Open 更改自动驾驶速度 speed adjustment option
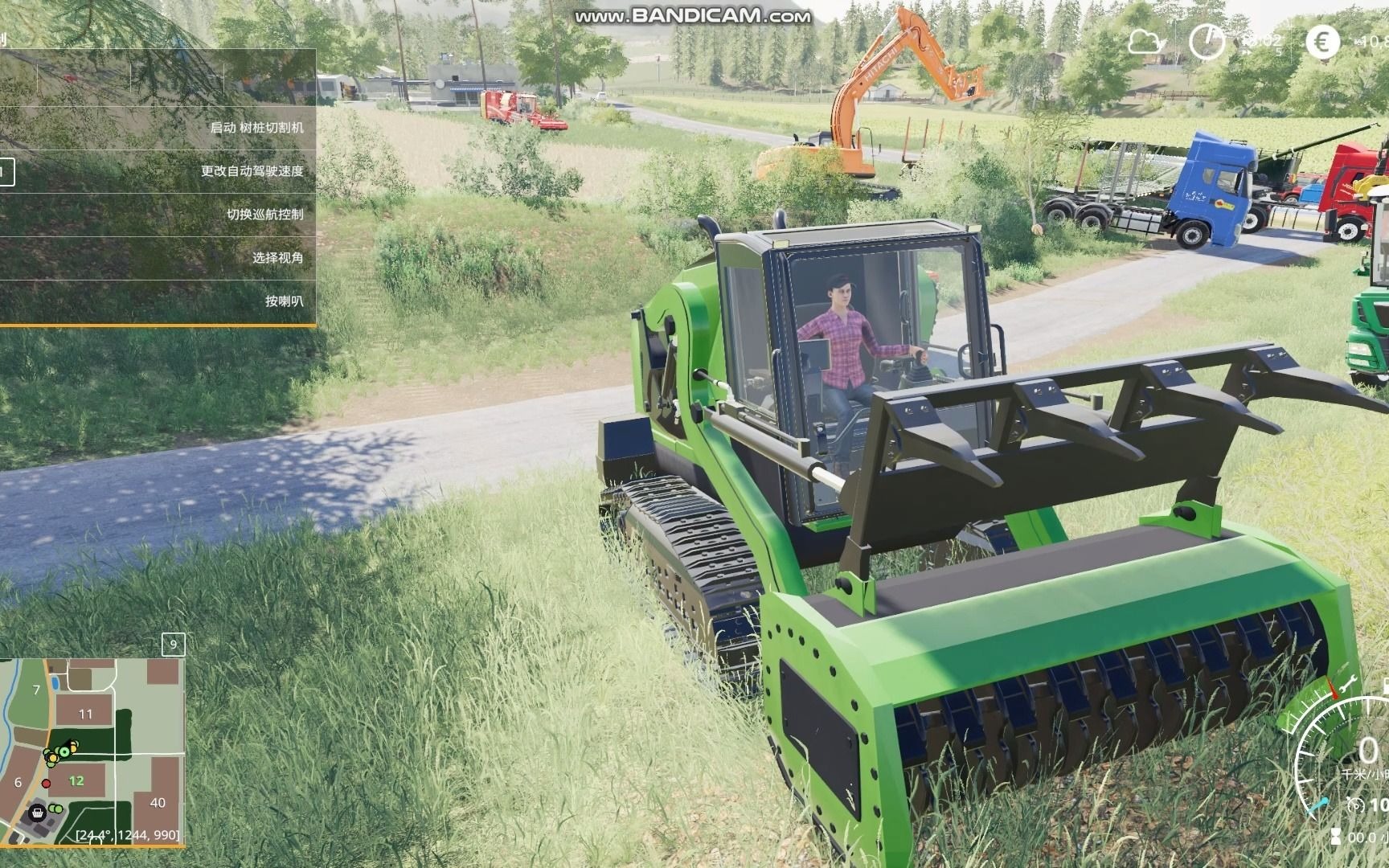1389x868 pixels. click(253, 170)
